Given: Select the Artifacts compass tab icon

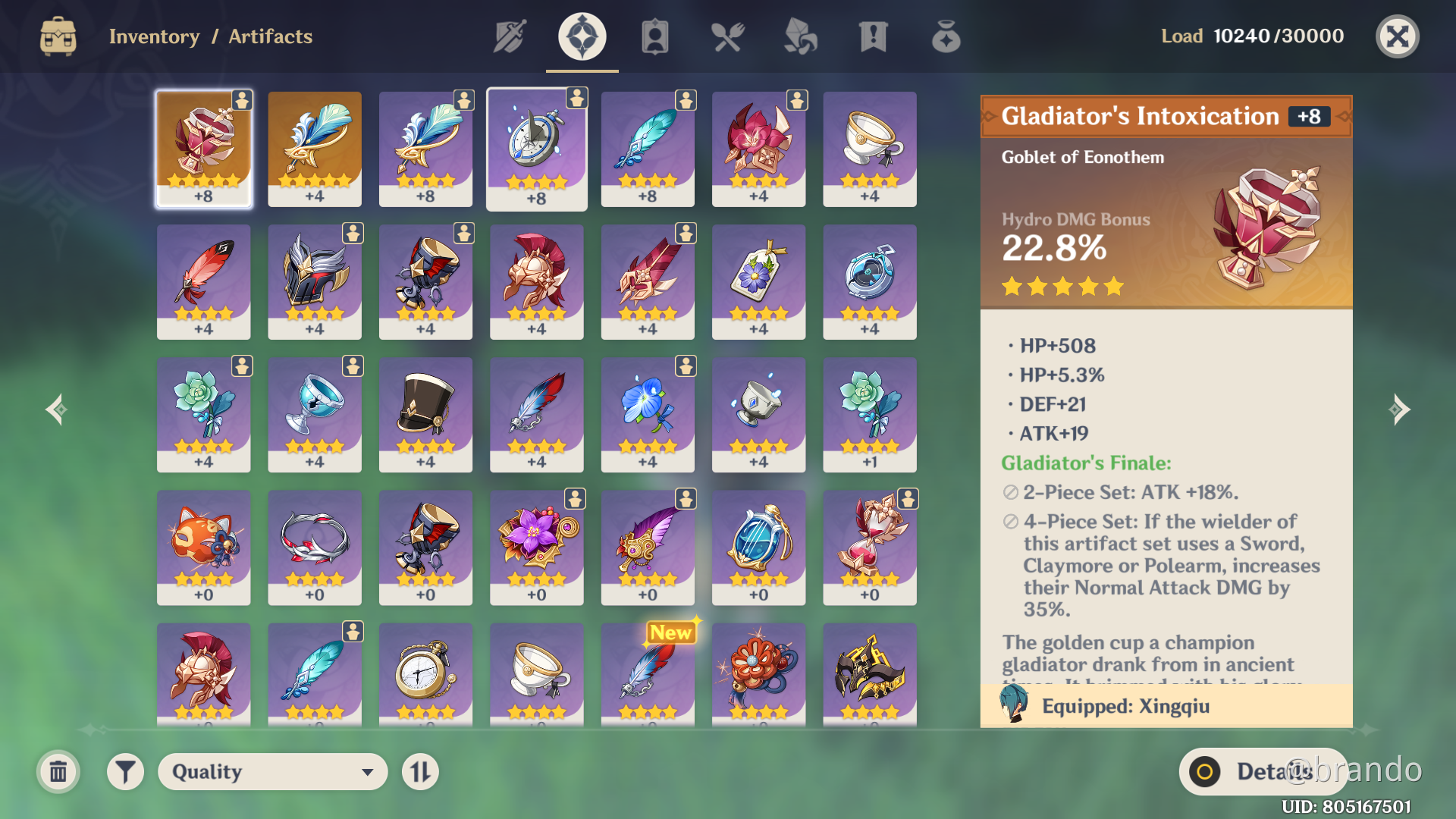Looking at the screenshot, I should [x=581, y=36].
